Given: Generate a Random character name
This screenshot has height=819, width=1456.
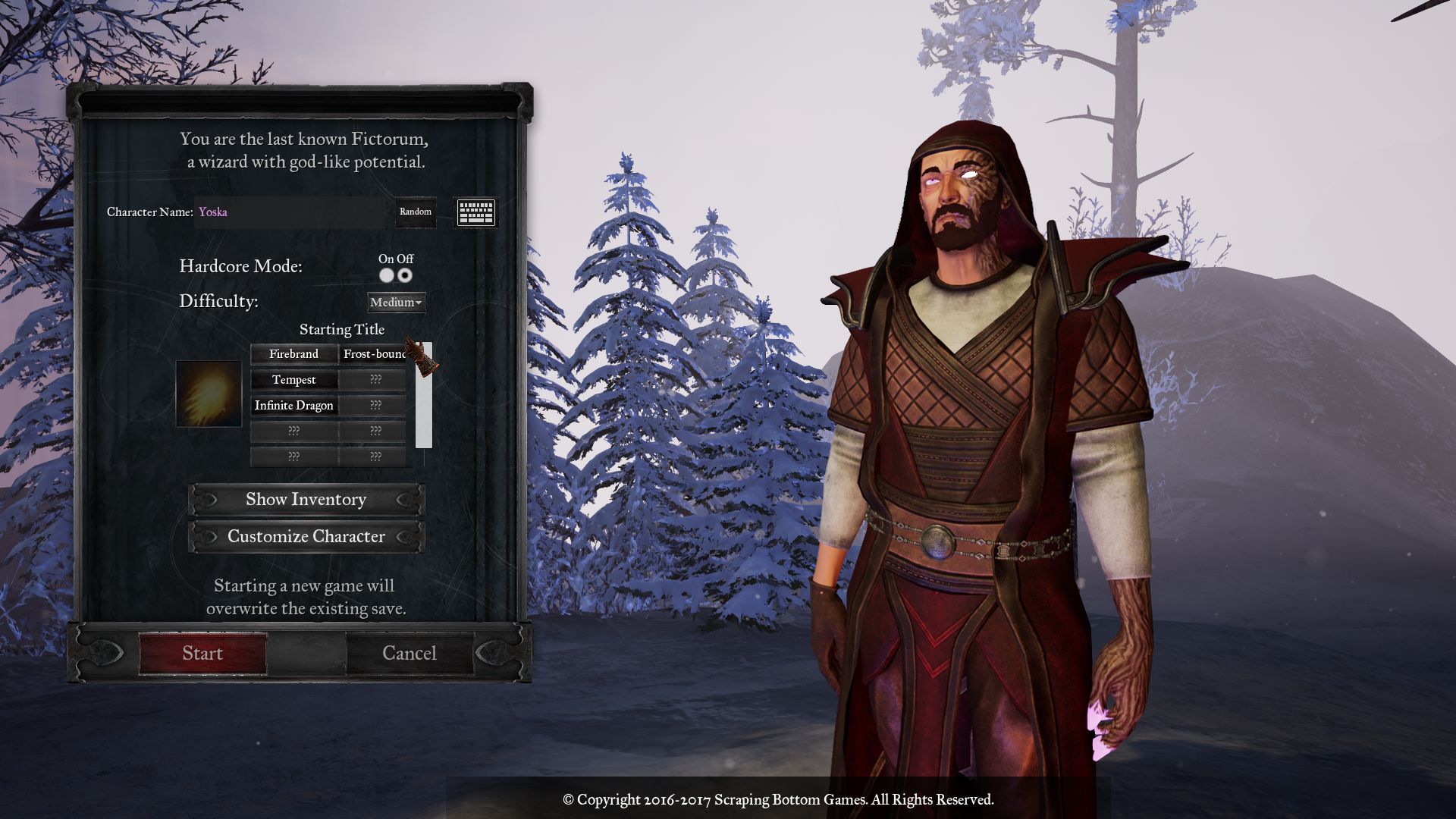Looking at the screenshot, I should point(416,212).
